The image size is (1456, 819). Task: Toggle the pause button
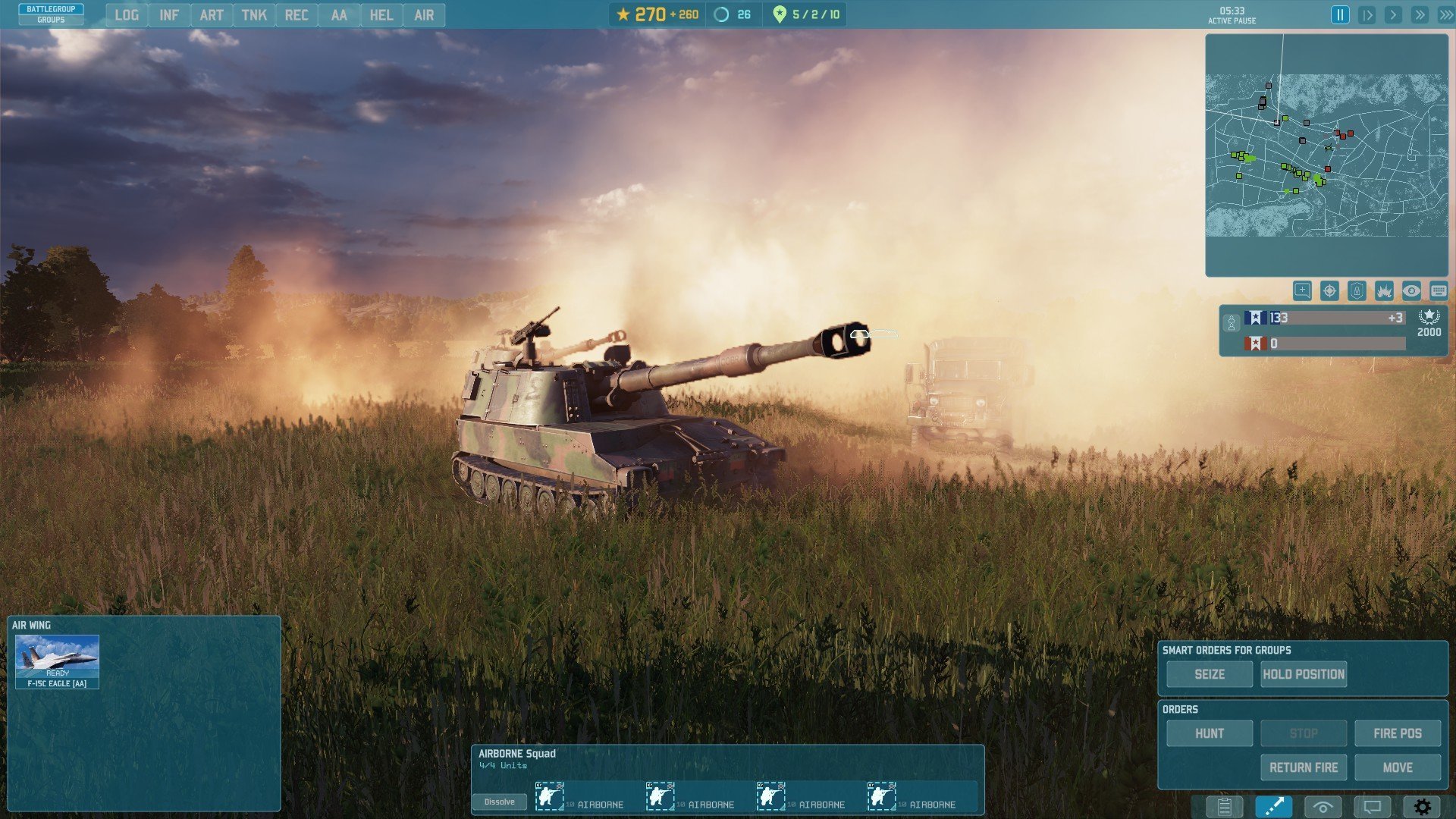click(x=1340, y=15)
